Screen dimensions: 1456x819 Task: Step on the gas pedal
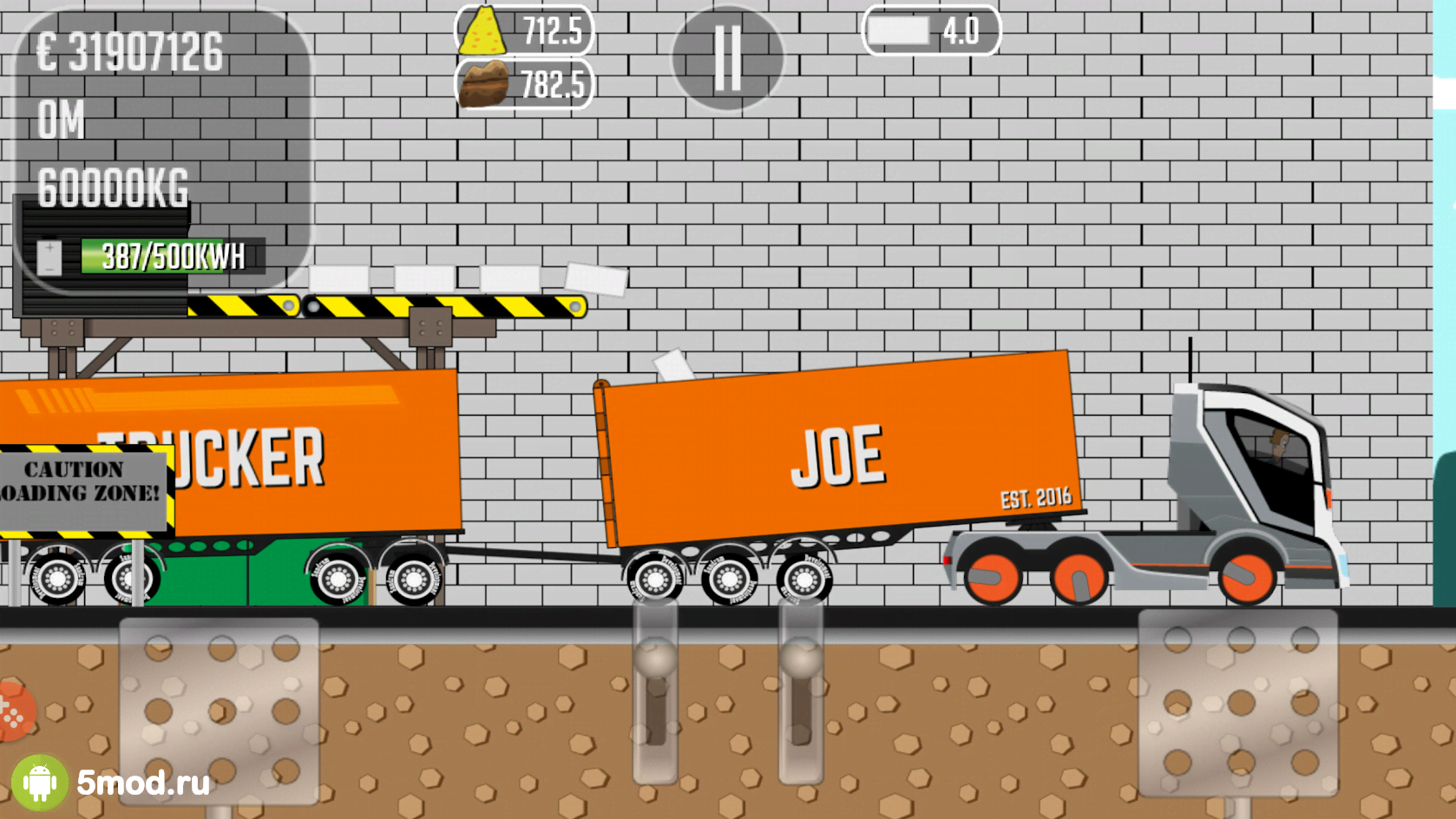(x=1238, y=703)
